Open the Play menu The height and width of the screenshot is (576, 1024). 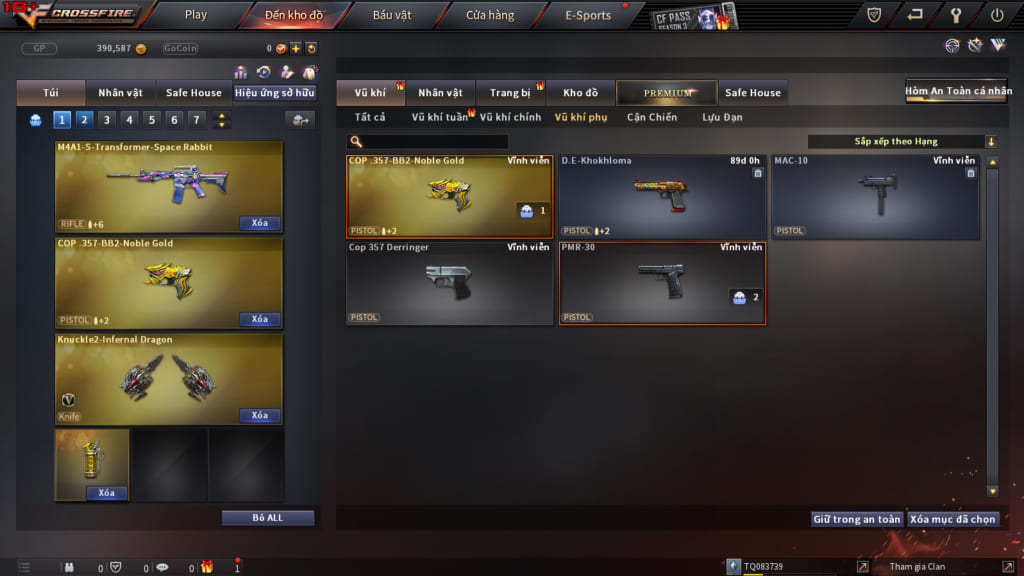tap(196, 15)
